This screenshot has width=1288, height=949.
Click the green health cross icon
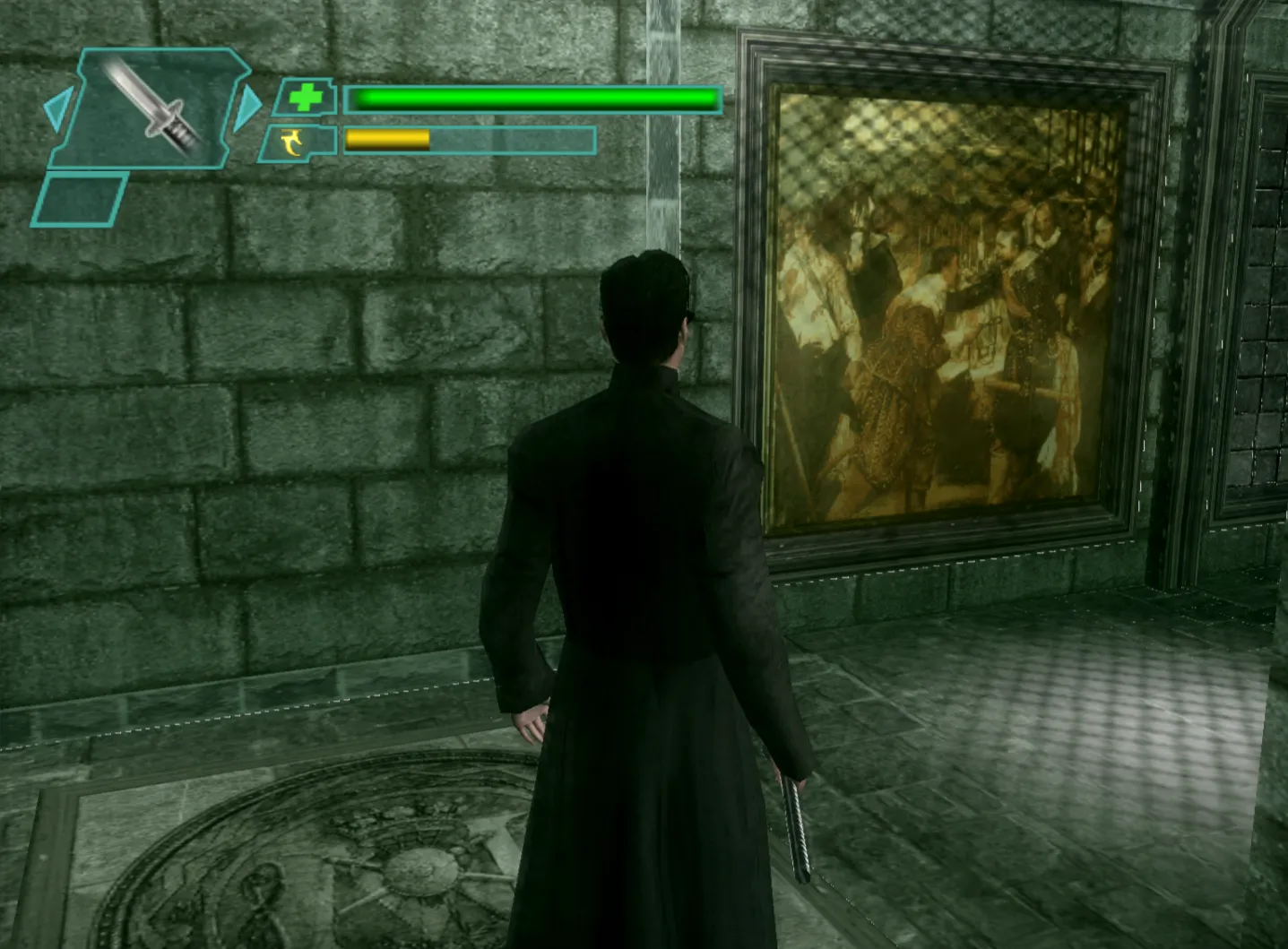305,98
